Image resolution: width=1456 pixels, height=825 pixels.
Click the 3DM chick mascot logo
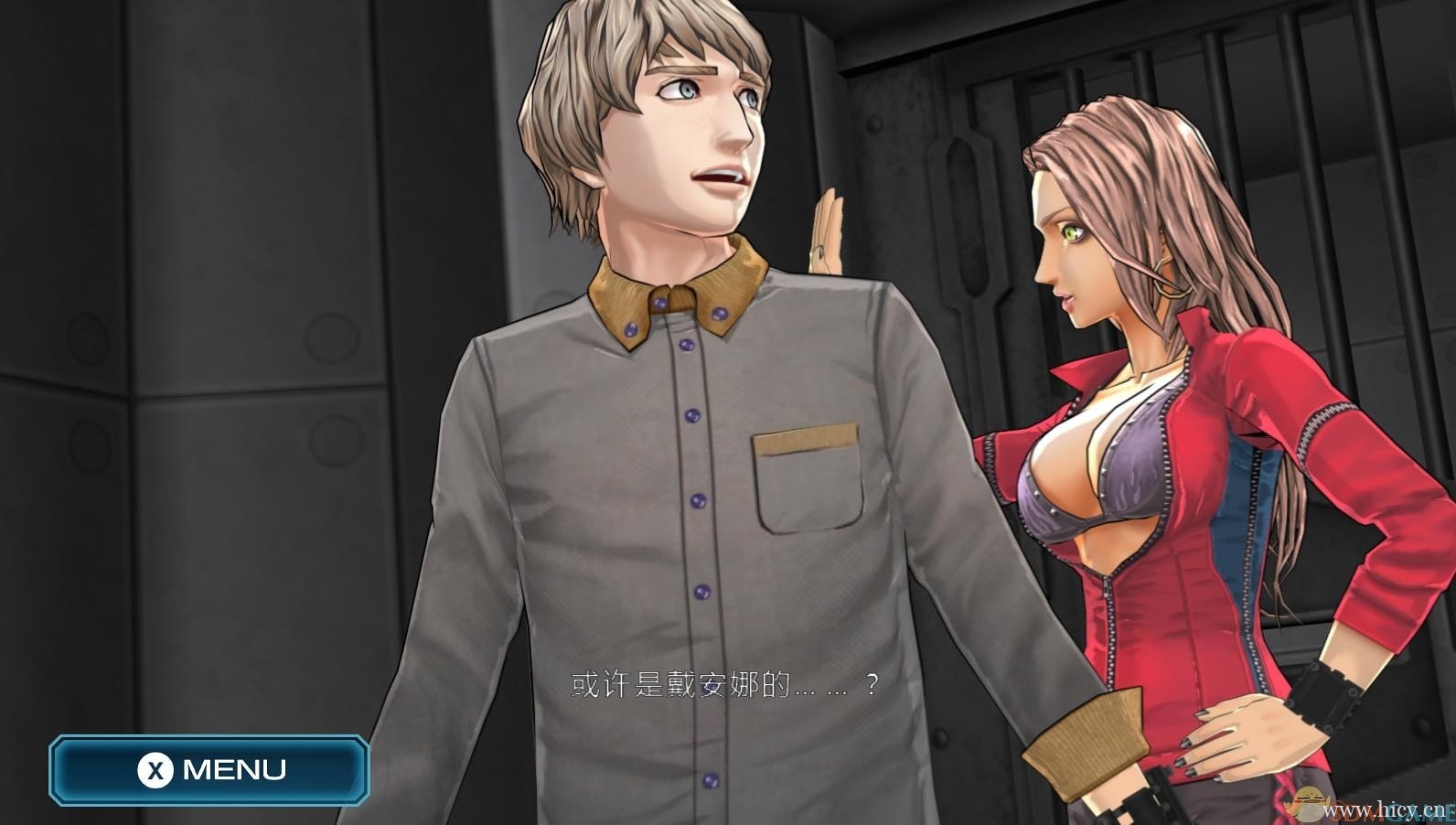pyautogui.click(x=1307, y=805)
